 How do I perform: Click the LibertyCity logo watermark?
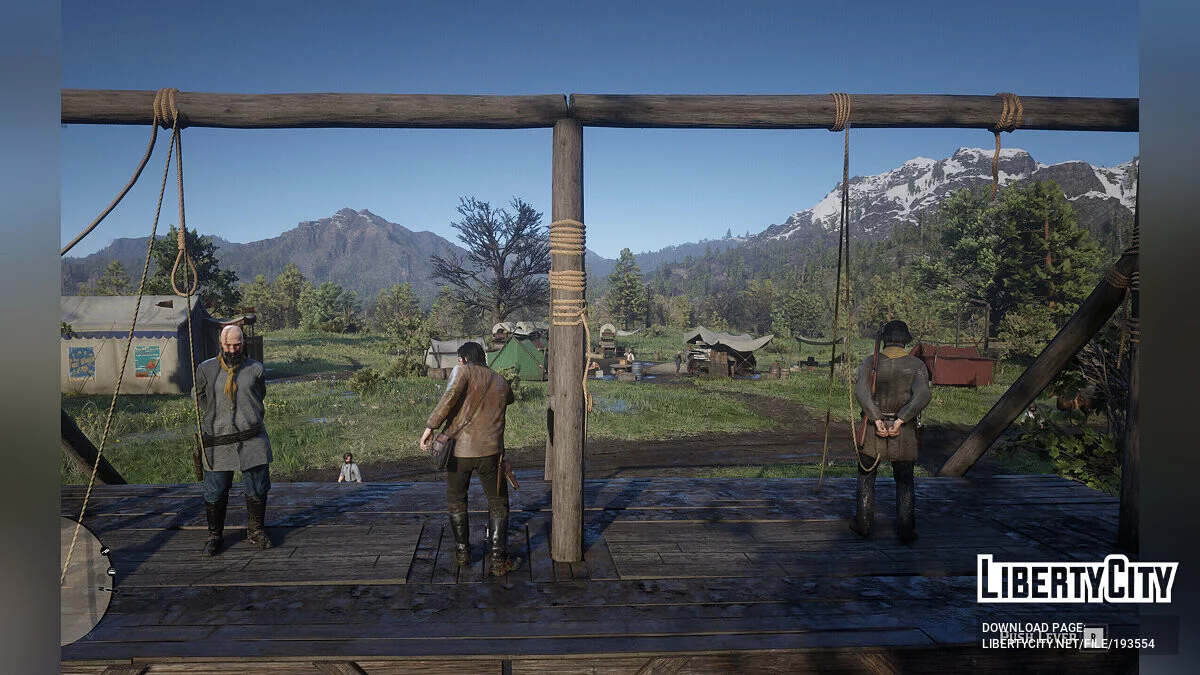(1077, 579)
